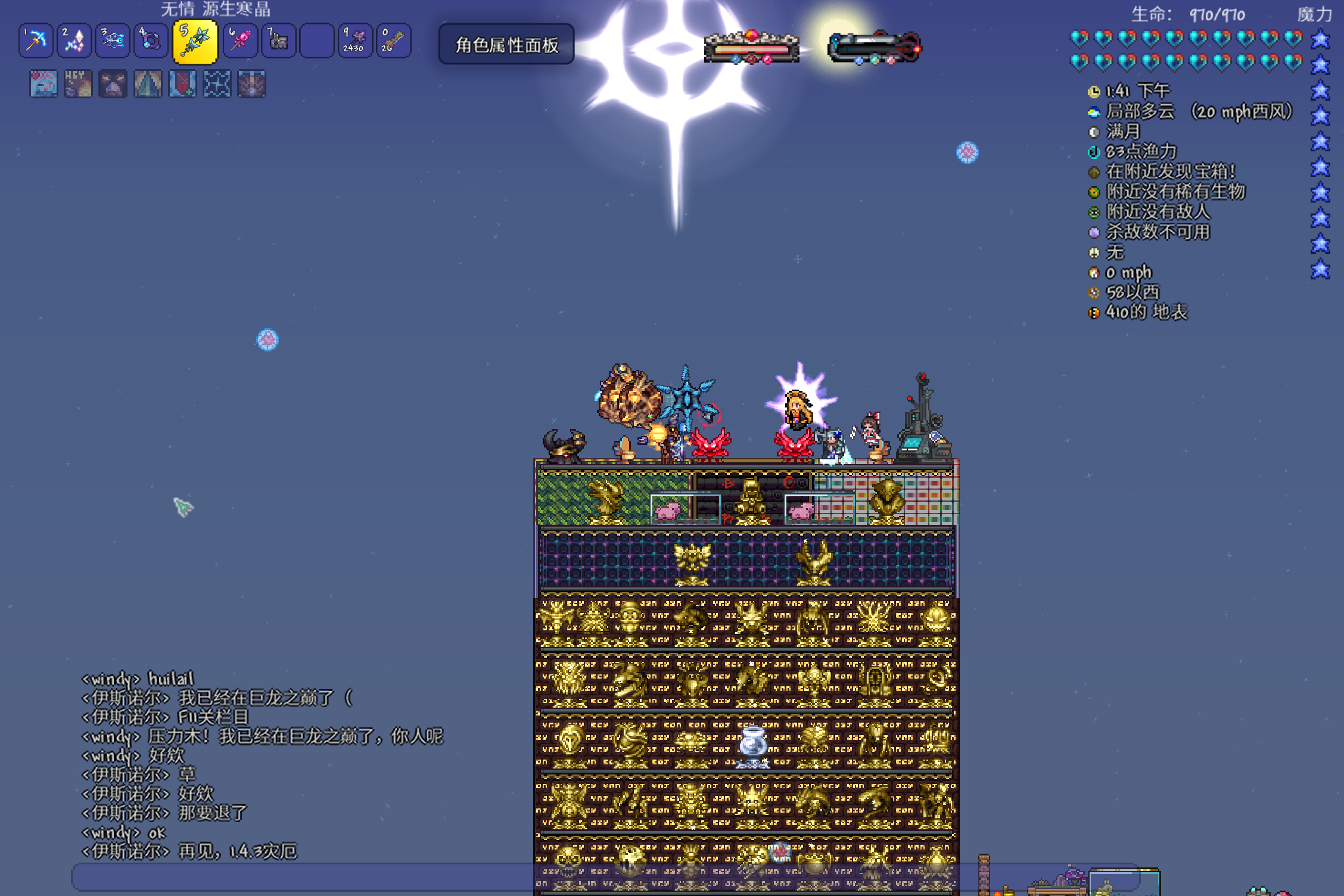The height and width of the screenshot is (896, 1344).
Task: Choose the pink gem staff in slot 6
Action: click(240, 41)
